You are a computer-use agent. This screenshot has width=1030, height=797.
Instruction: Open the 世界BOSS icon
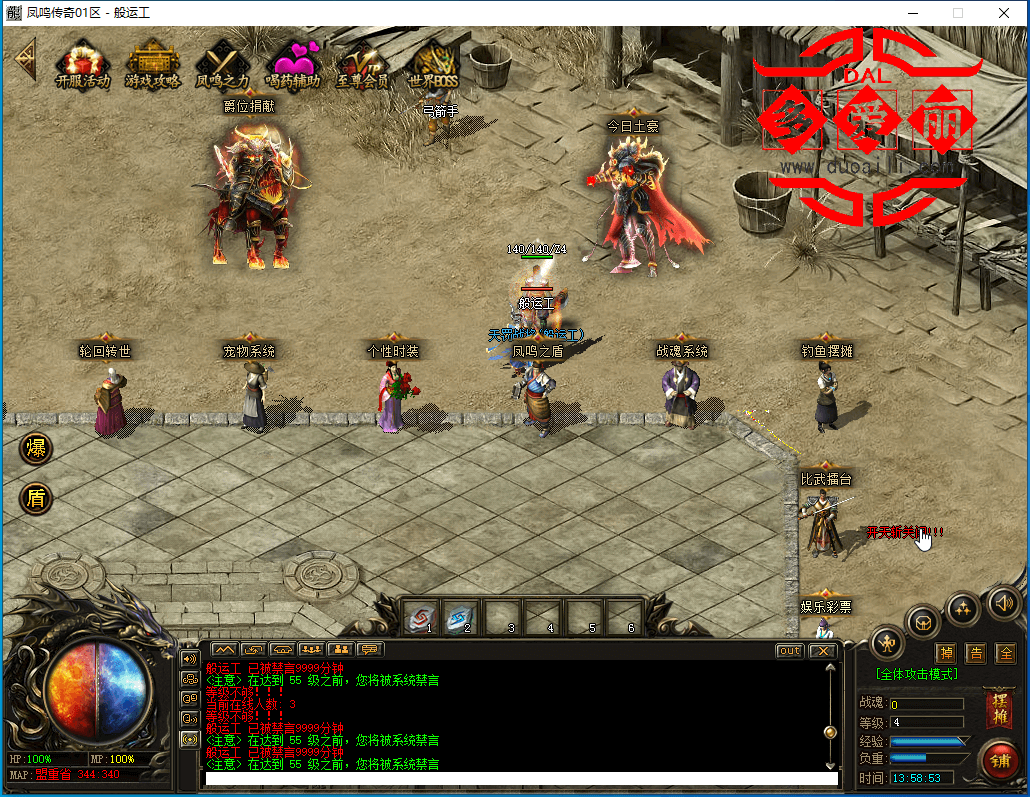click(x=433, y=63)
